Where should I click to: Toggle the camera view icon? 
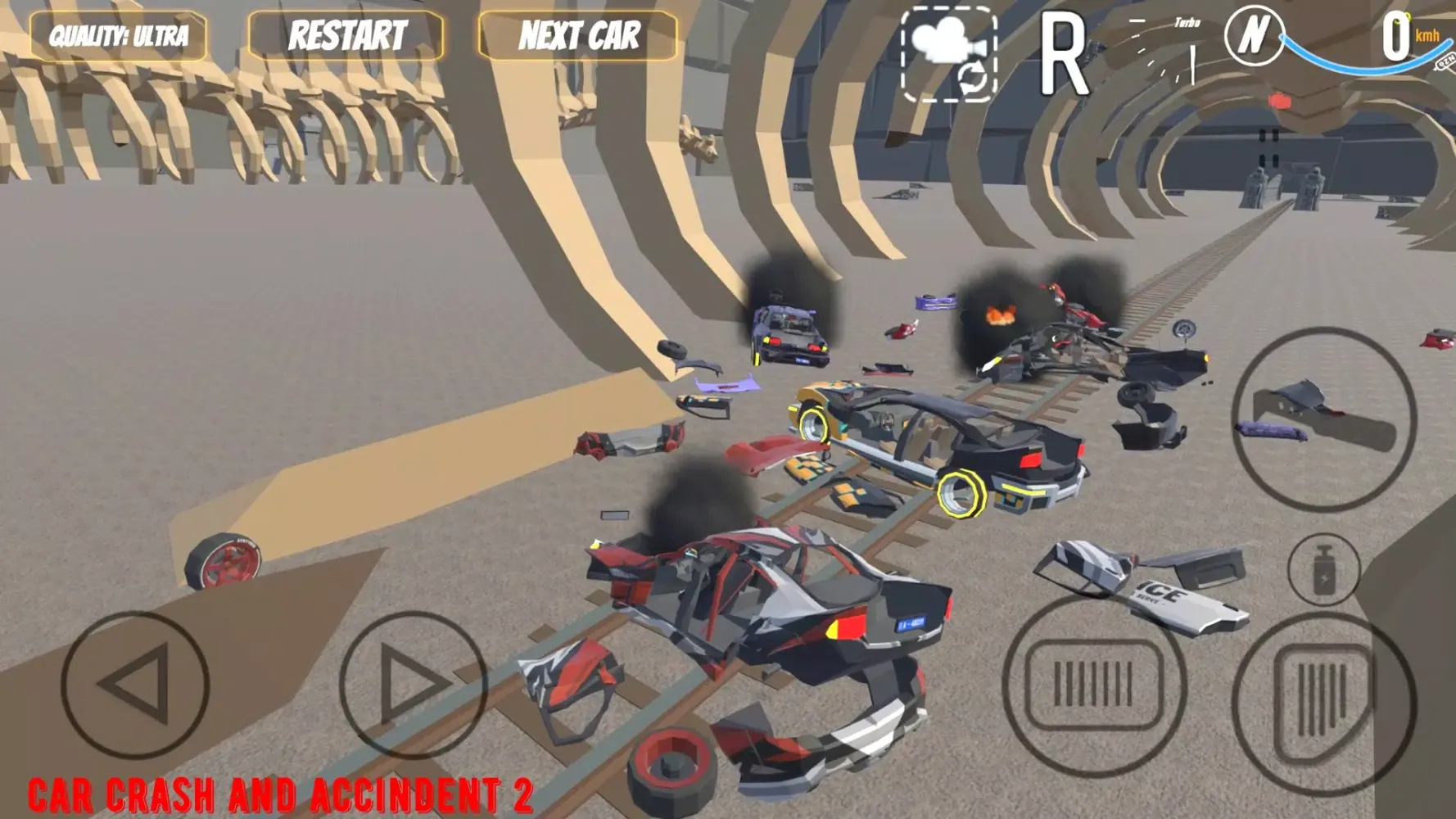click(949, 54)
